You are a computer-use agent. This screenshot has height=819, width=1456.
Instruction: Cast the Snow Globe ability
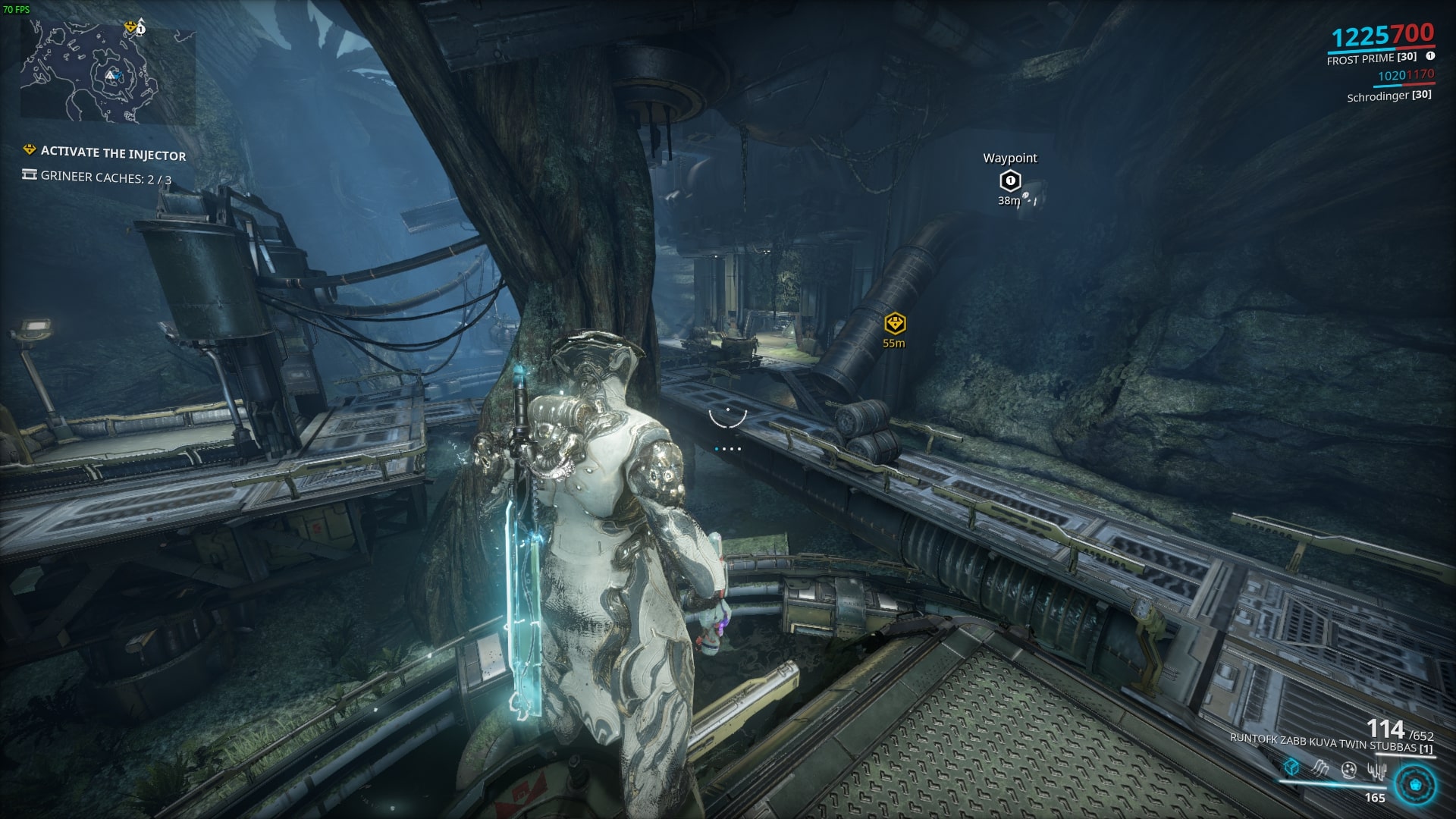pos(1348,770)
